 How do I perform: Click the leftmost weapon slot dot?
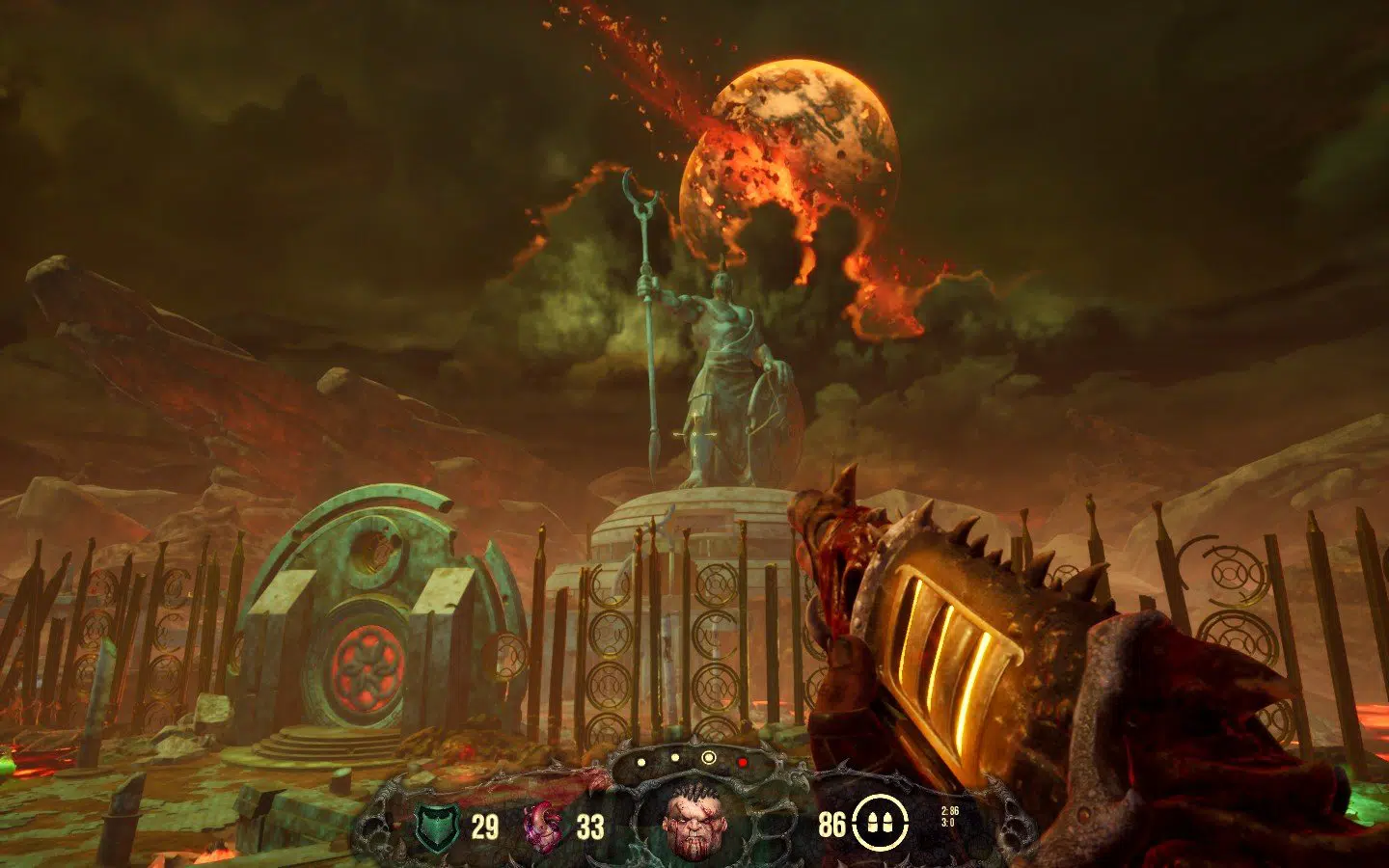640,763
